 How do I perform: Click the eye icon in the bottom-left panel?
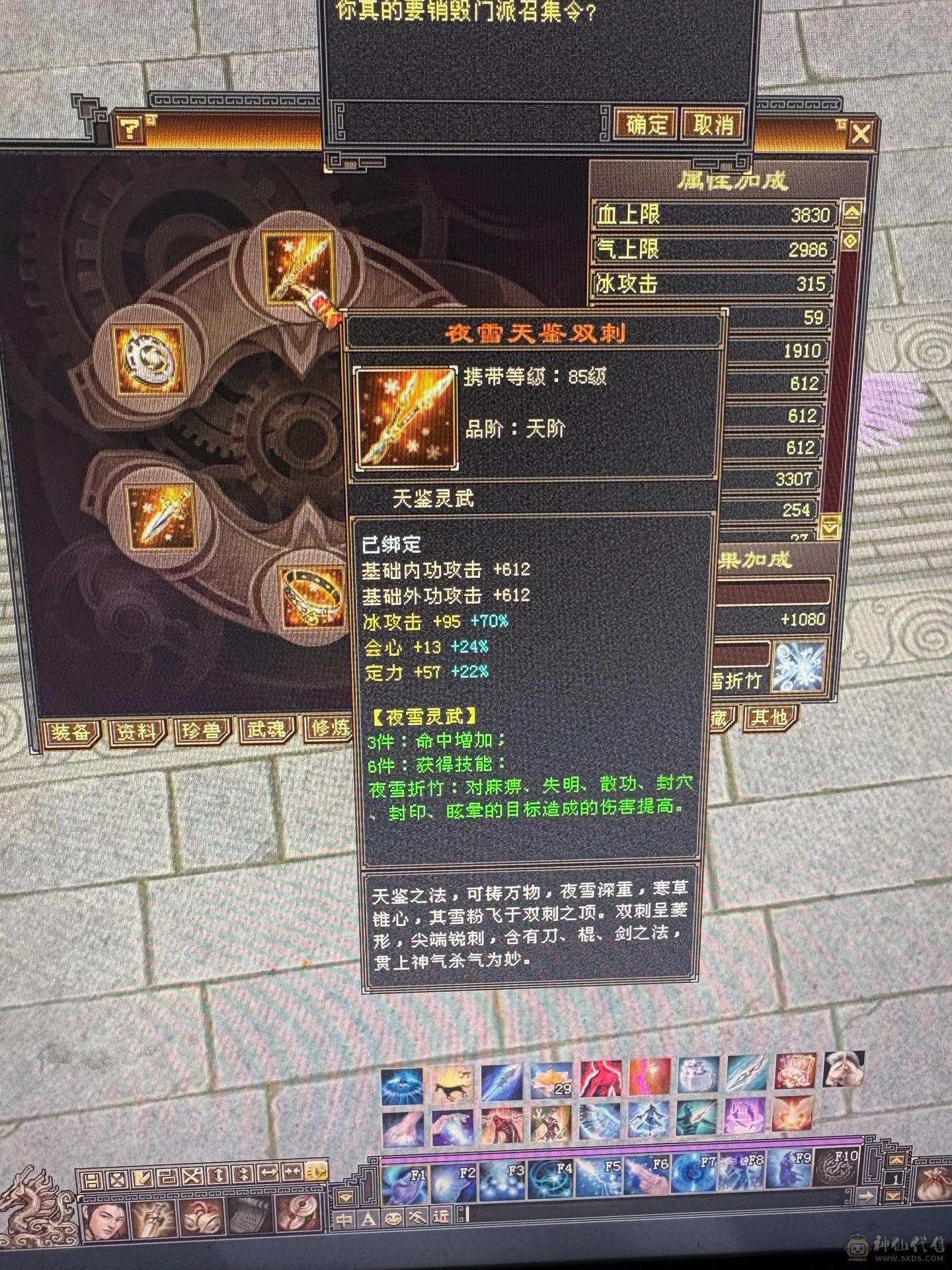click(301, 1216)
